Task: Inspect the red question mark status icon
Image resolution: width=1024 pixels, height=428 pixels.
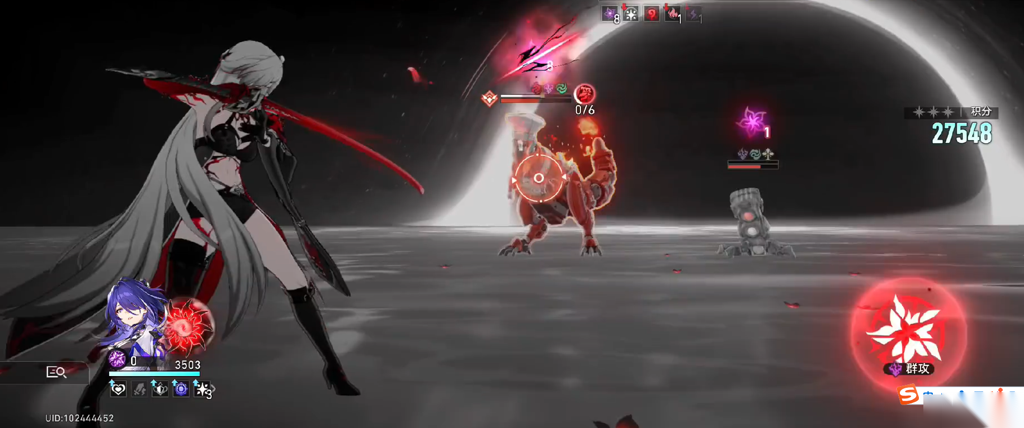Action: point(651,13)
